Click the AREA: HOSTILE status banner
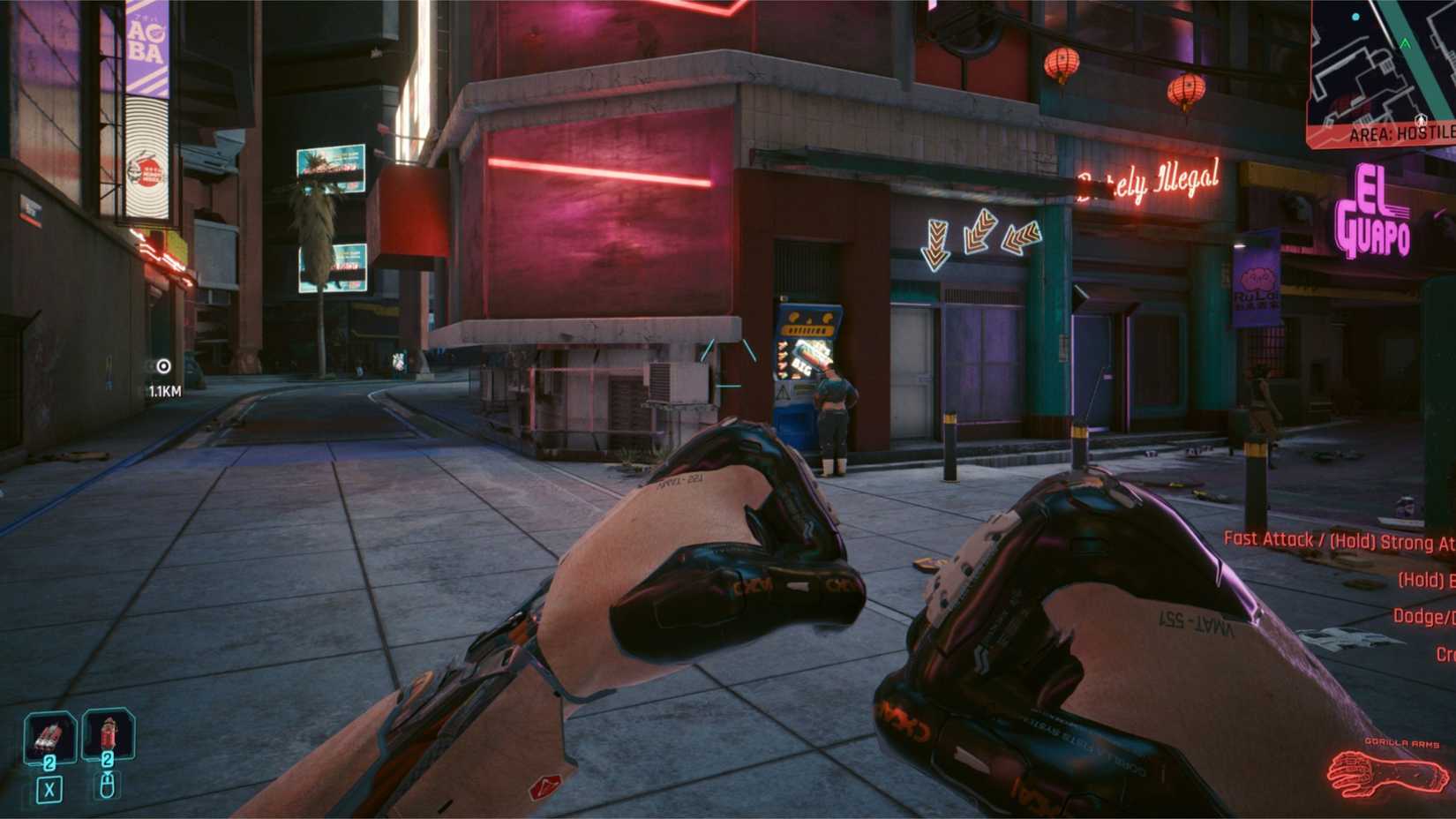 1396,134
